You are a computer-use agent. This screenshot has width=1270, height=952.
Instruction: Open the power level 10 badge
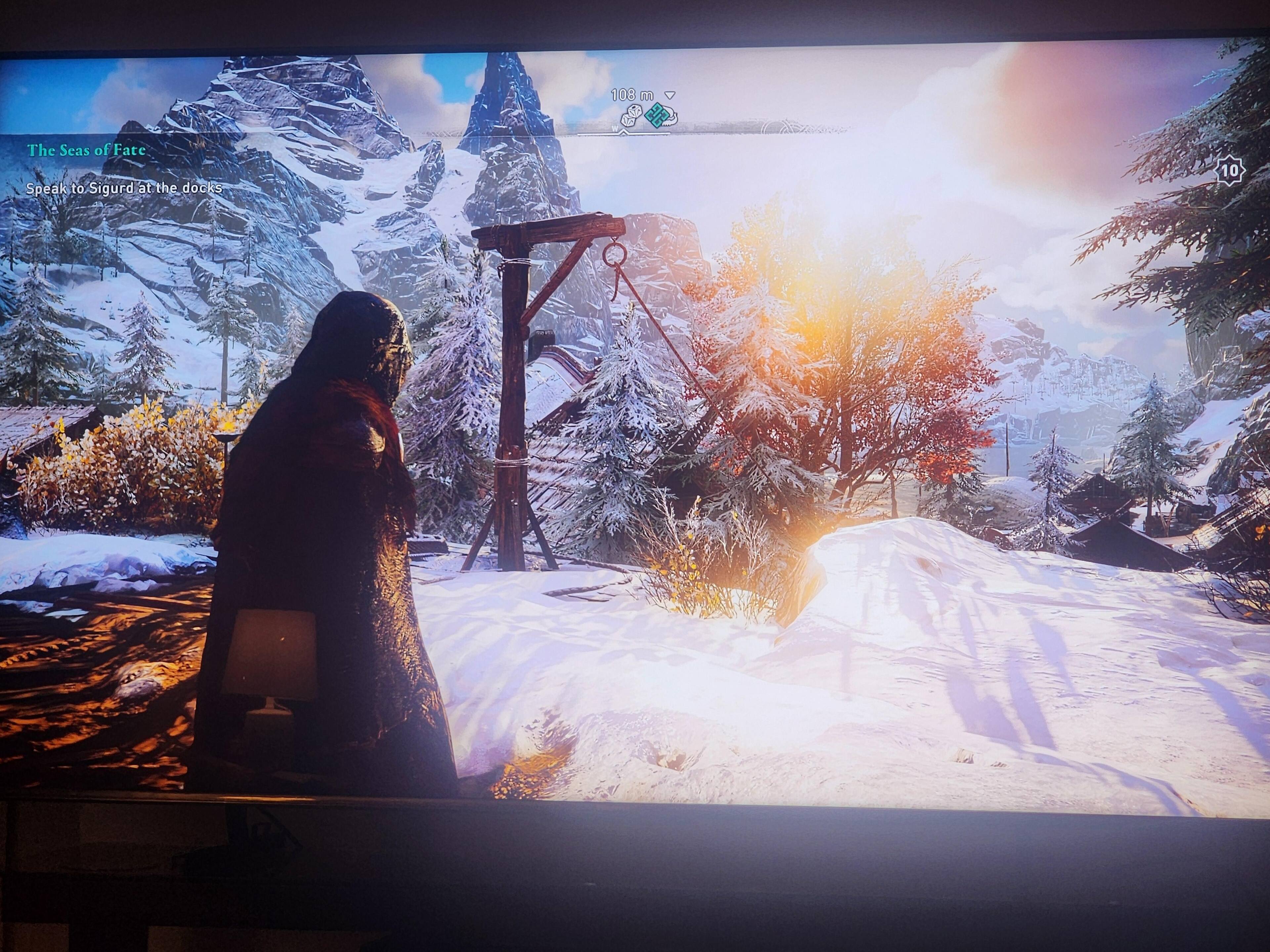coord(1229,171)
